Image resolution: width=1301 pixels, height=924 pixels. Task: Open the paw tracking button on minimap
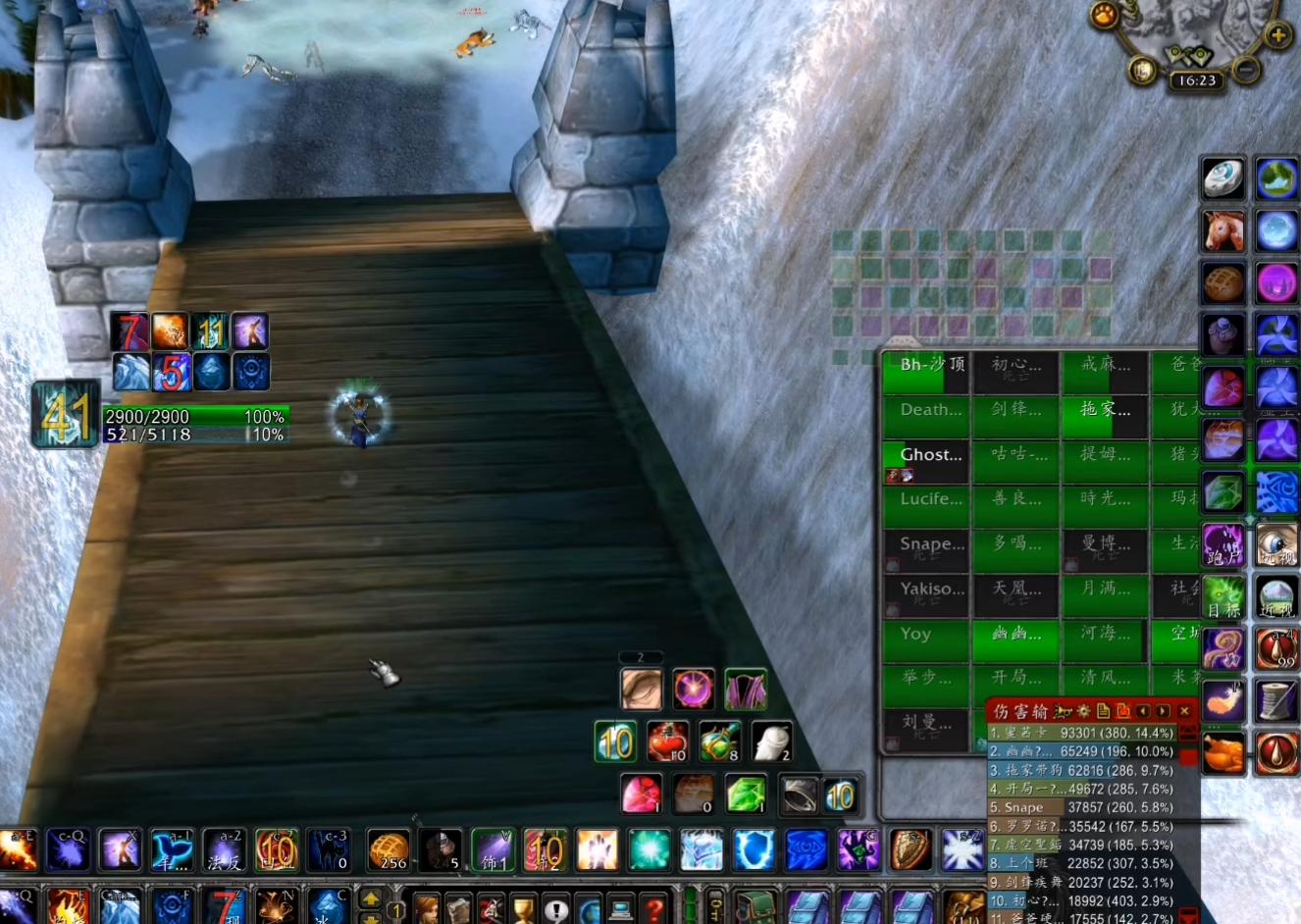(x=1105, y=16)
